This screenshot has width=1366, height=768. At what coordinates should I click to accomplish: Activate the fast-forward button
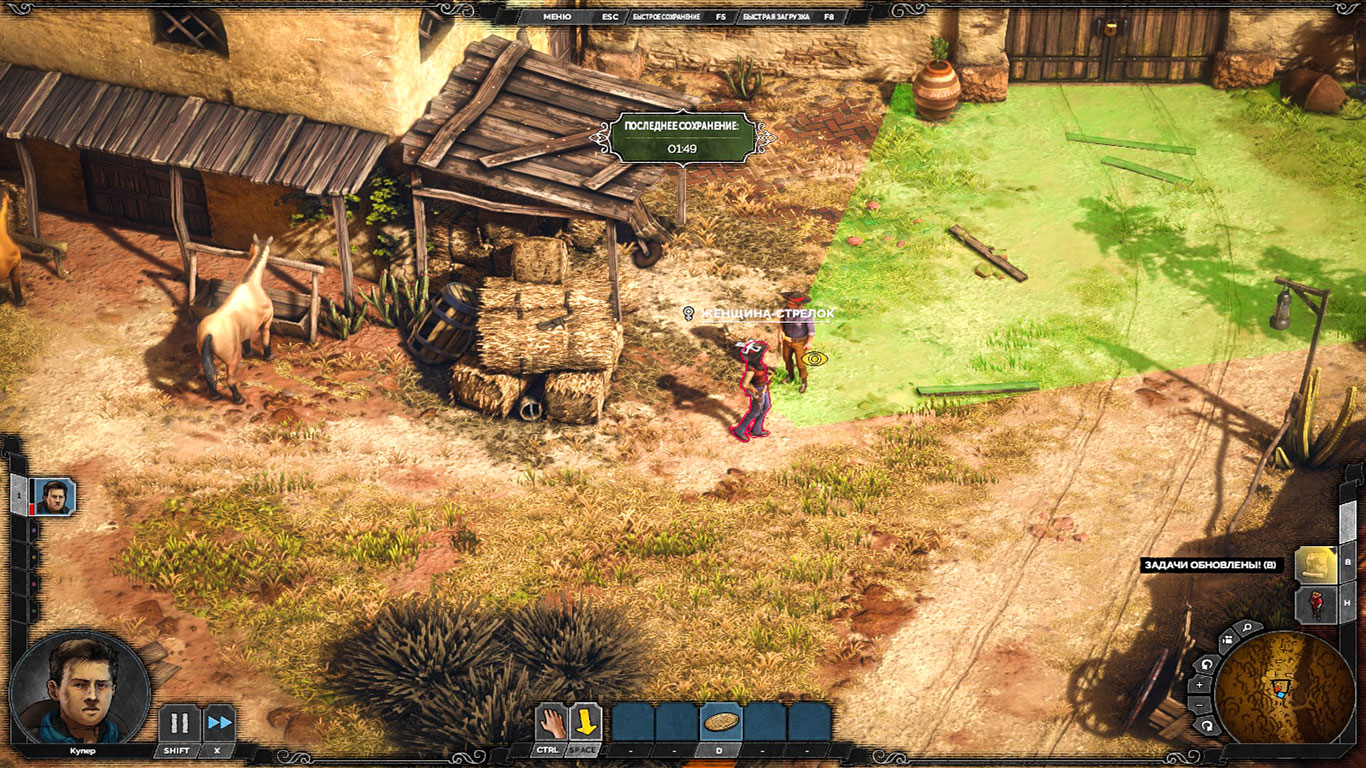click(219, 722)
